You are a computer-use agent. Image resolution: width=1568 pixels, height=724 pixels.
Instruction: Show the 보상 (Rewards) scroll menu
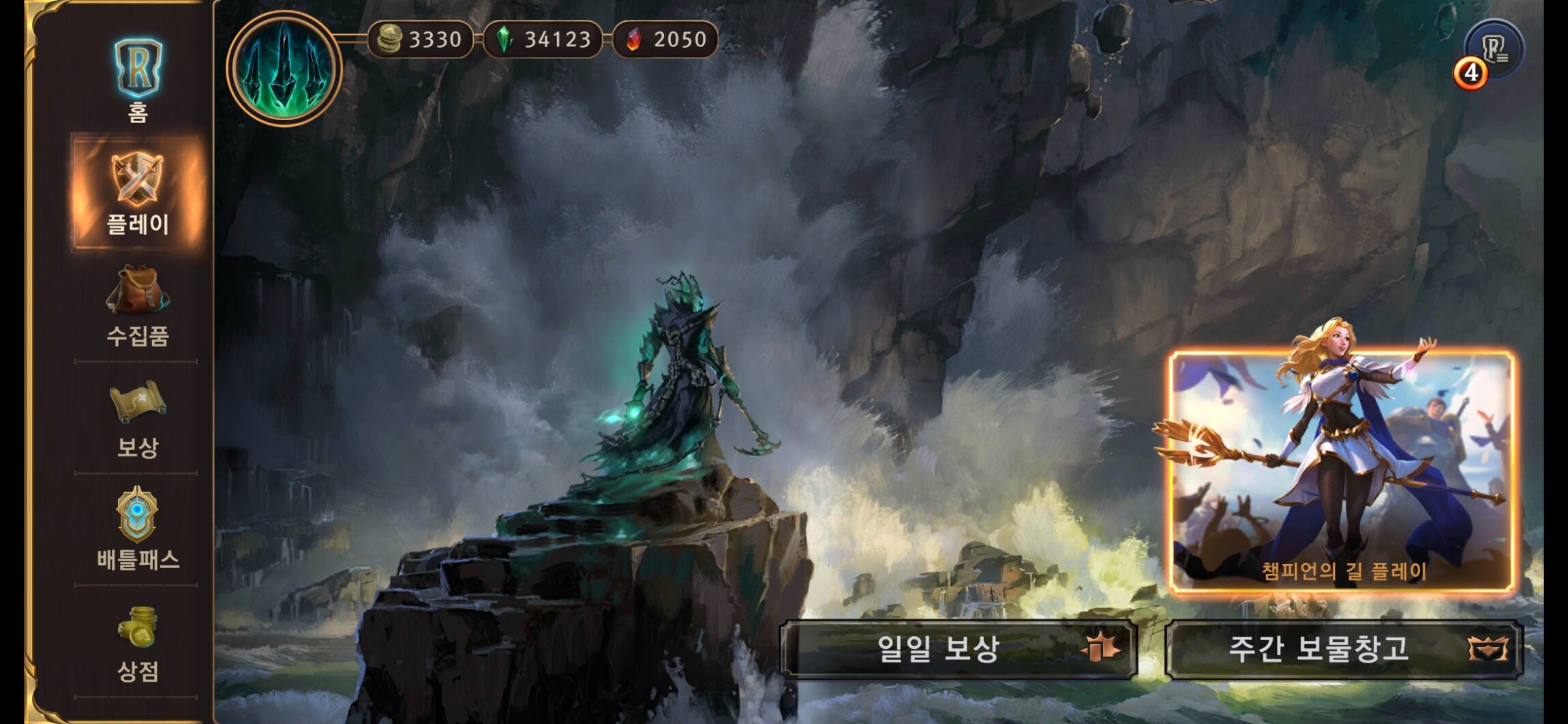click(137, 419)
